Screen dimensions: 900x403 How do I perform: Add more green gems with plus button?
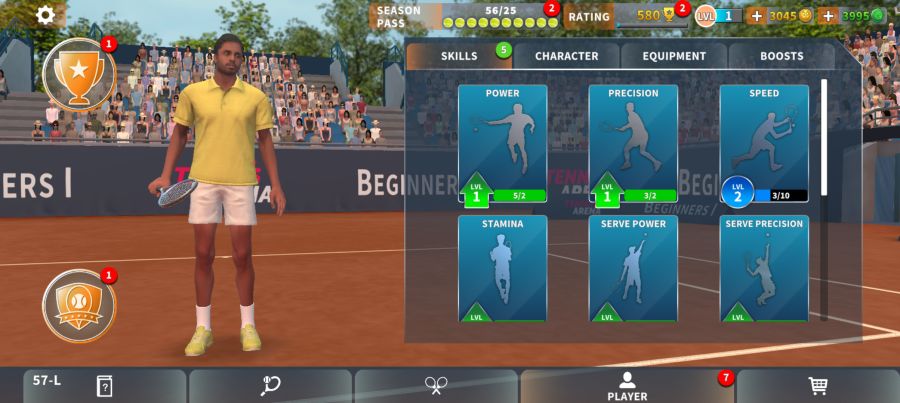point(827,16)
